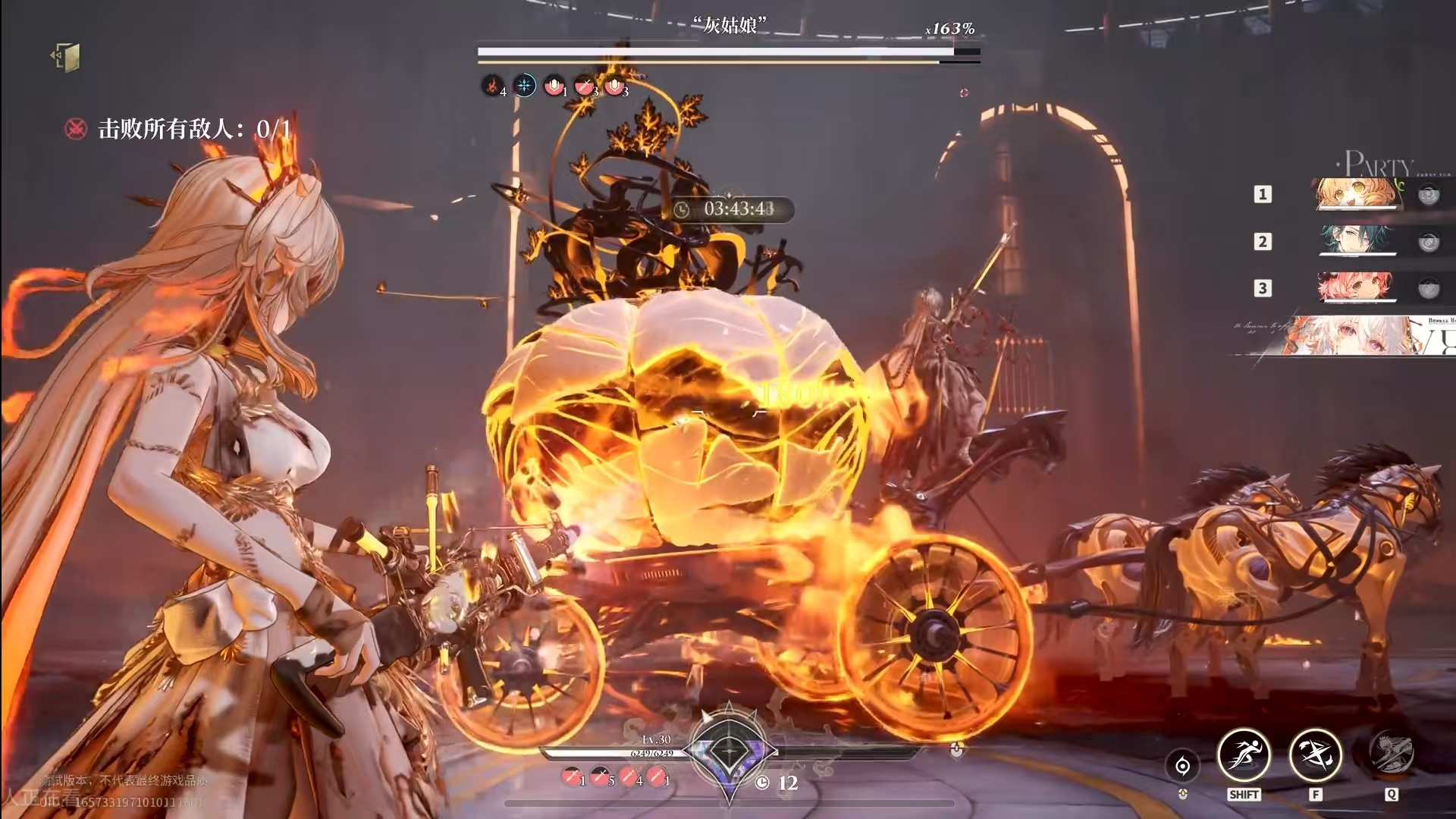Image resolution: width=1456 pixels, height=819 pixels.
Task: Switch to the pink-haired party member portrait
Action: coord(1356,287)
